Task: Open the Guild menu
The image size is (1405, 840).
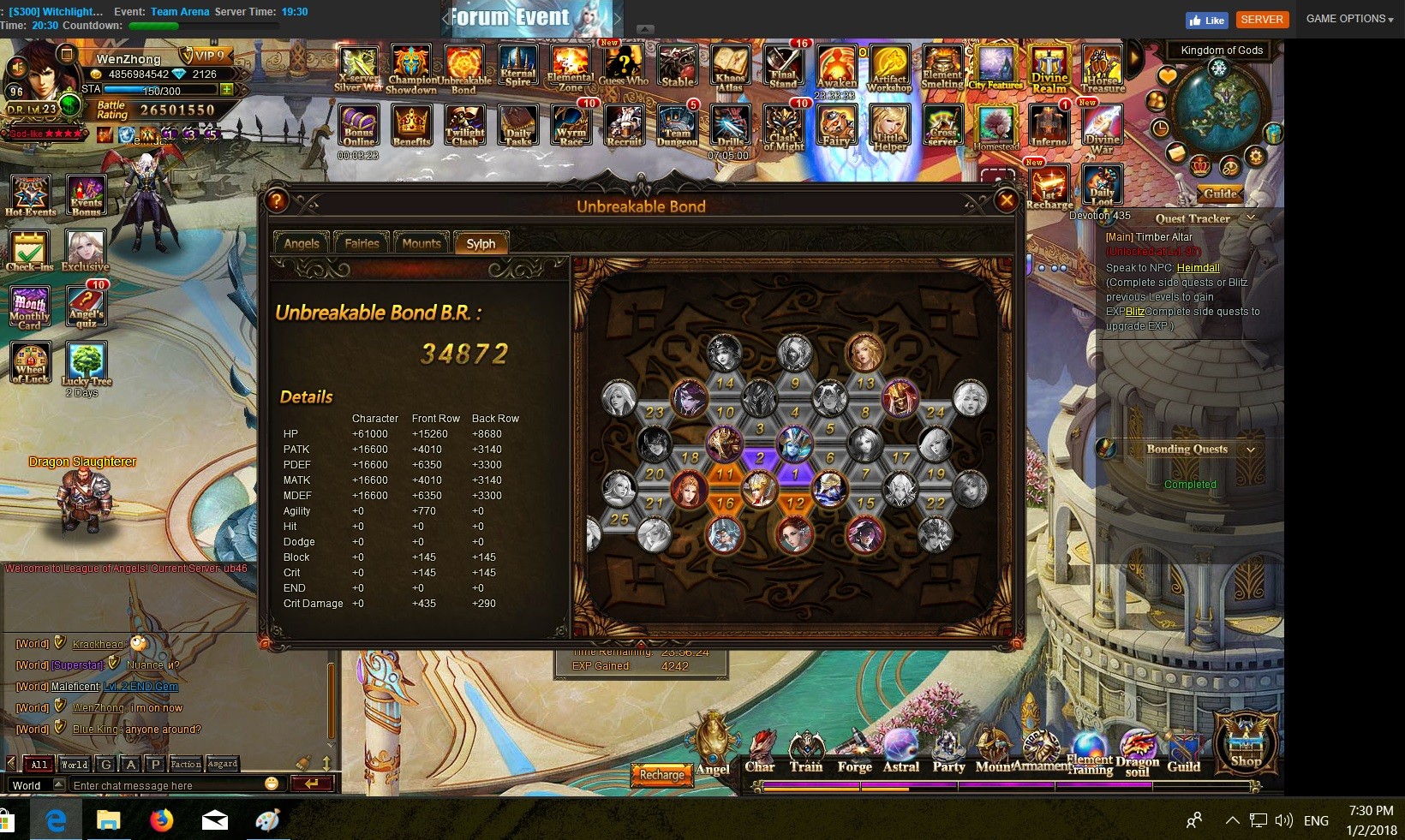Action: 1183,754
